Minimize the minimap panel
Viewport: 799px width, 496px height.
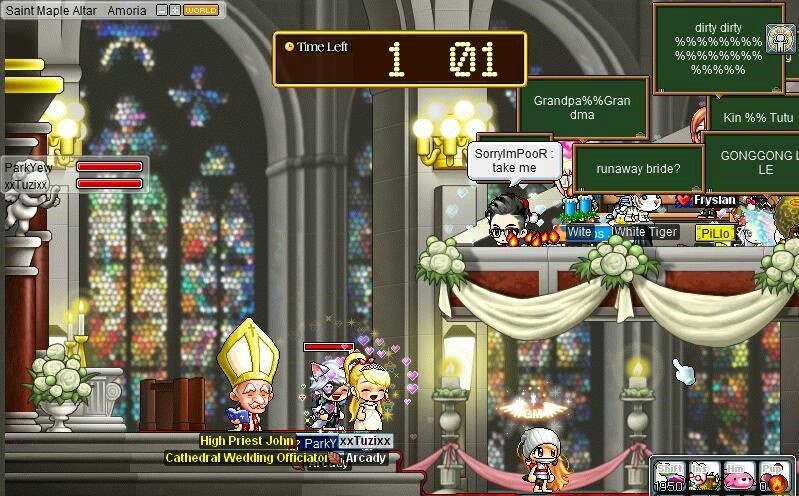(161, 9)
